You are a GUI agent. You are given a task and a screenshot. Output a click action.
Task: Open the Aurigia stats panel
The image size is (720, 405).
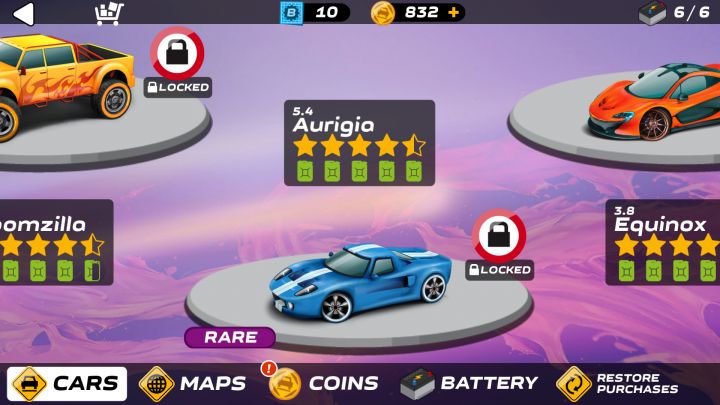[359, 143]
